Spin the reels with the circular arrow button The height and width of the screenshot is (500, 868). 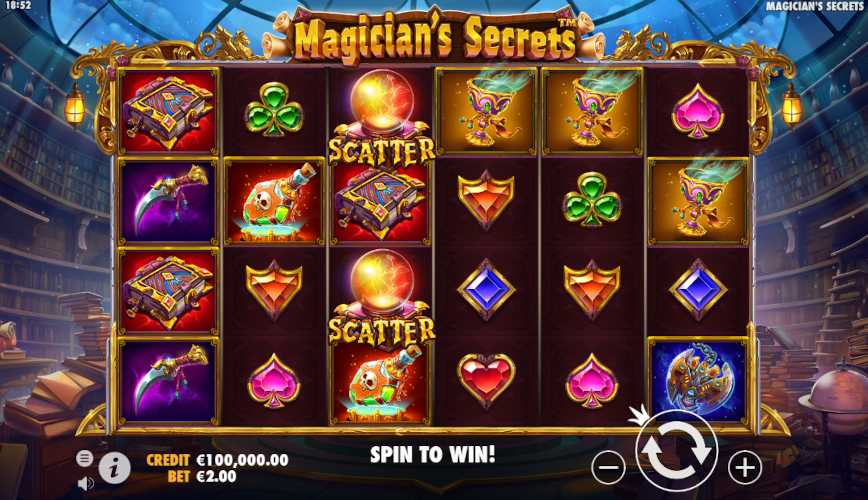(676, 452)
